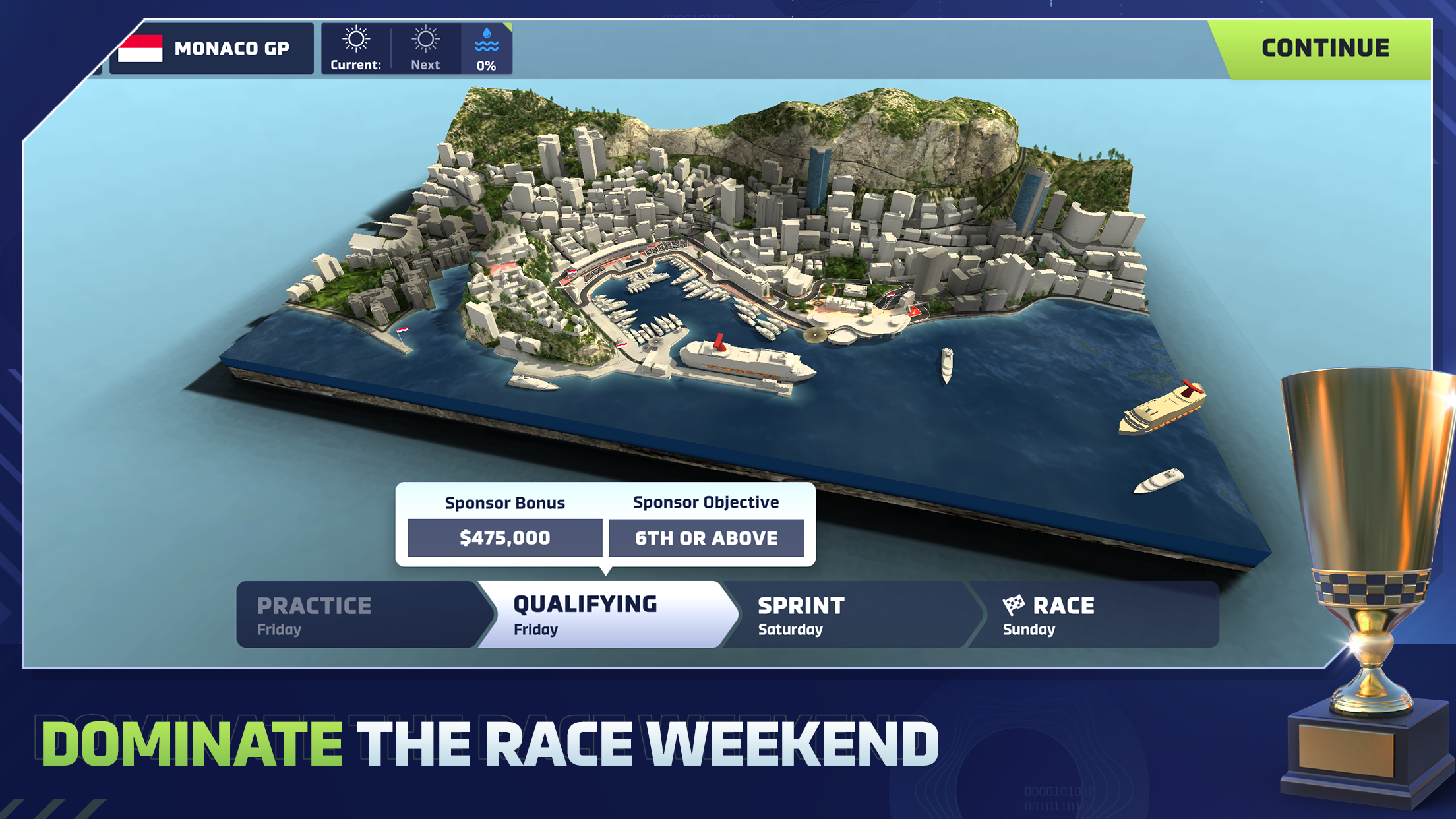
Task: Toggle the 0% rain chance indicator
Action: coord(487,47)
